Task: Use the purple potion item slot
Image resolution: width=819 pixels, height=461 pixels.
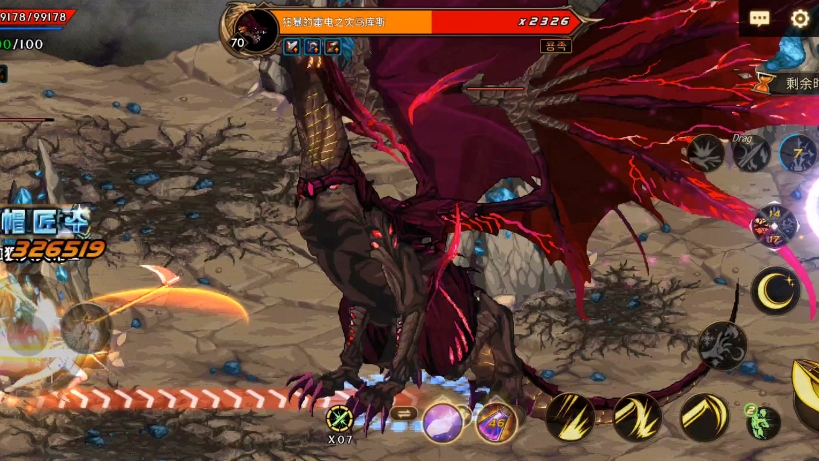Action: tap(495, 422)
